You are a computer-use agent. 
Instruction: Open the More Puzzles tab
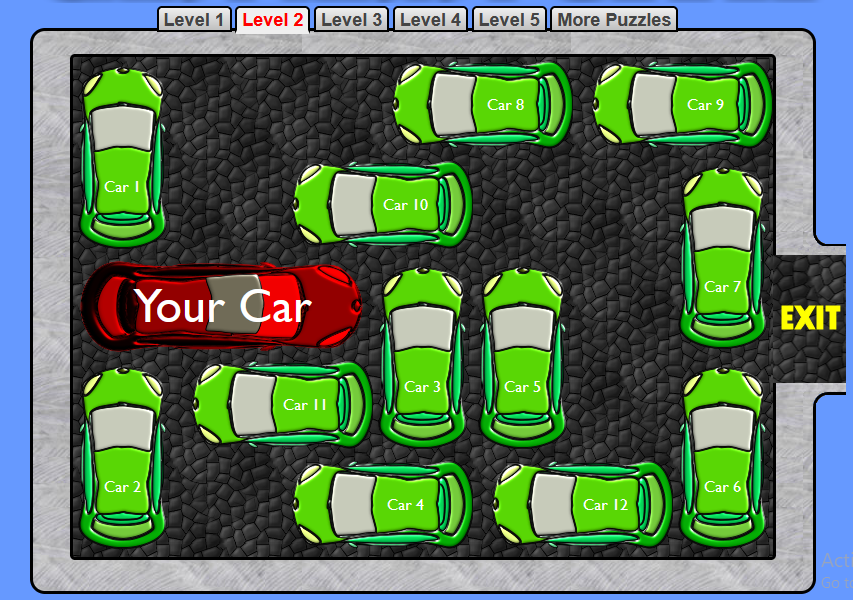[614, 20]
